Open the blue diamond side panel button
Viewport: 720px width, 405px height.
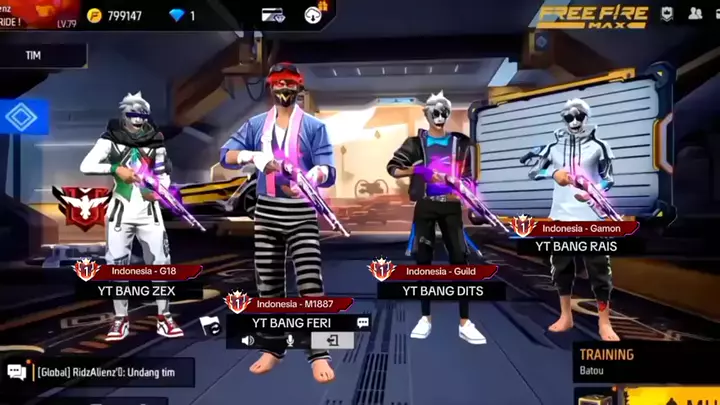coord(21,118)
